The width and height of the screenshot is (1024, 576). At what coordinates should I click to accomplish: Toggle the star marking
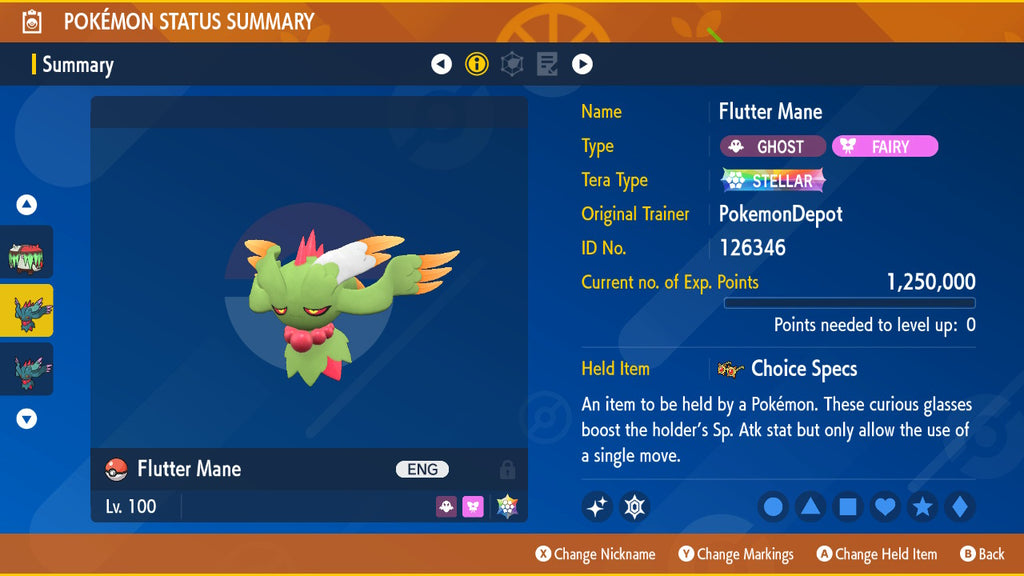(922, 507)
